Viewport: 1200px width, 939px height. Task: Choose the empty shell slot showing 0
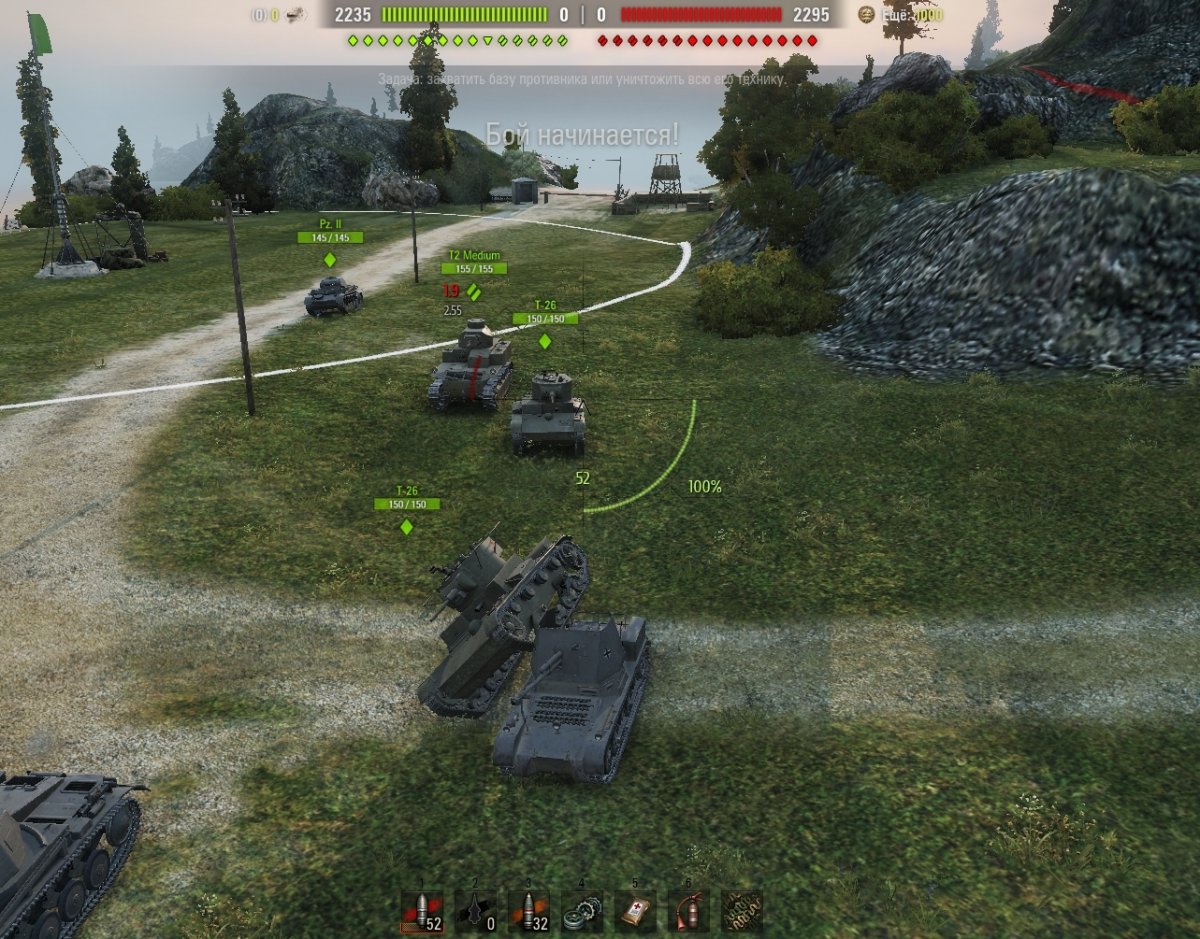point(475,911)
